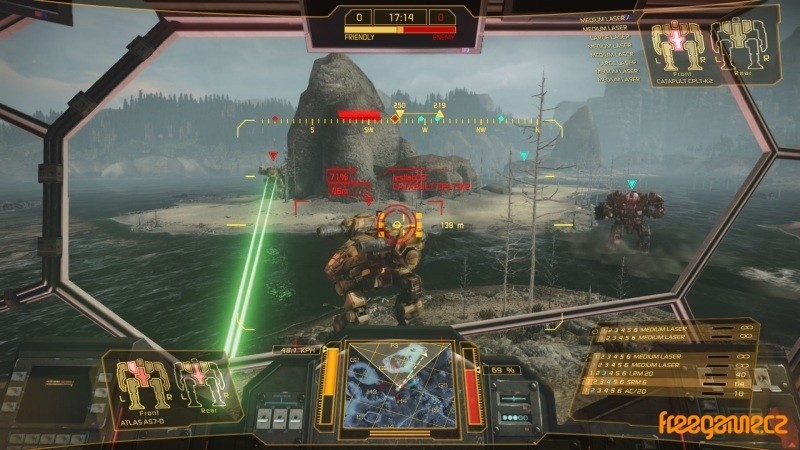Image resolution: width=800 pixels, height=450 pixels.
Task: Select the Catapult CPLT-K2 front damage diagram
Action: click(676, 46)
